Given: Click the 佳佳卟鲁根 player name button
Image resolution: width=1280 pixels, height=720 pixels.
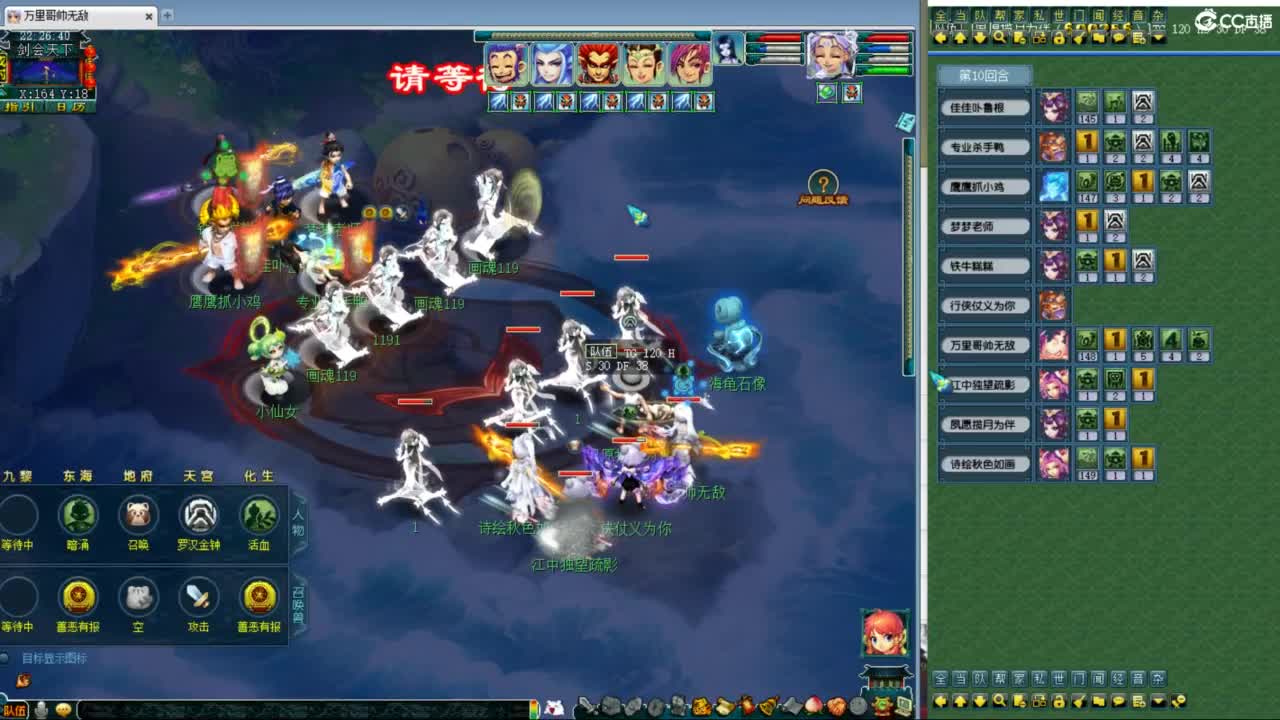Looking at the screenshot, I should (x=984, y=107).
